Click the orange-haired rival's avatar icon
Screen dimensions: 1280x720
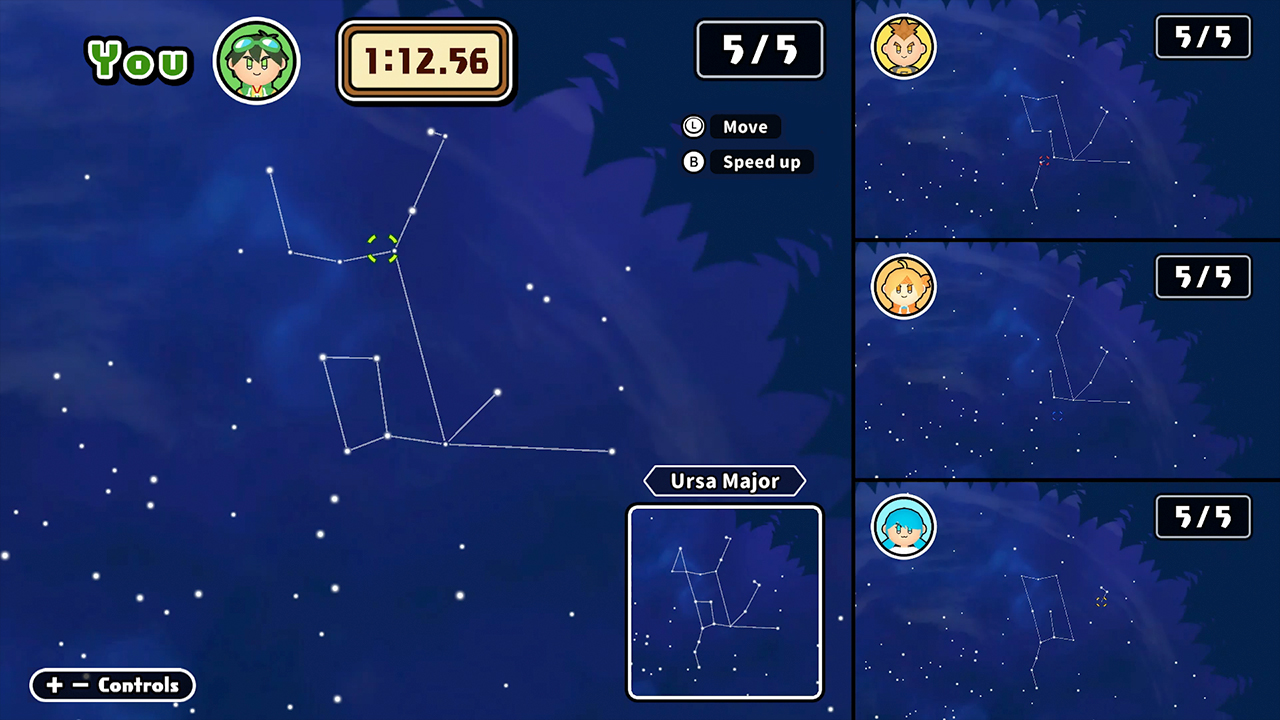pyautogui.click(x=903, y=287)
